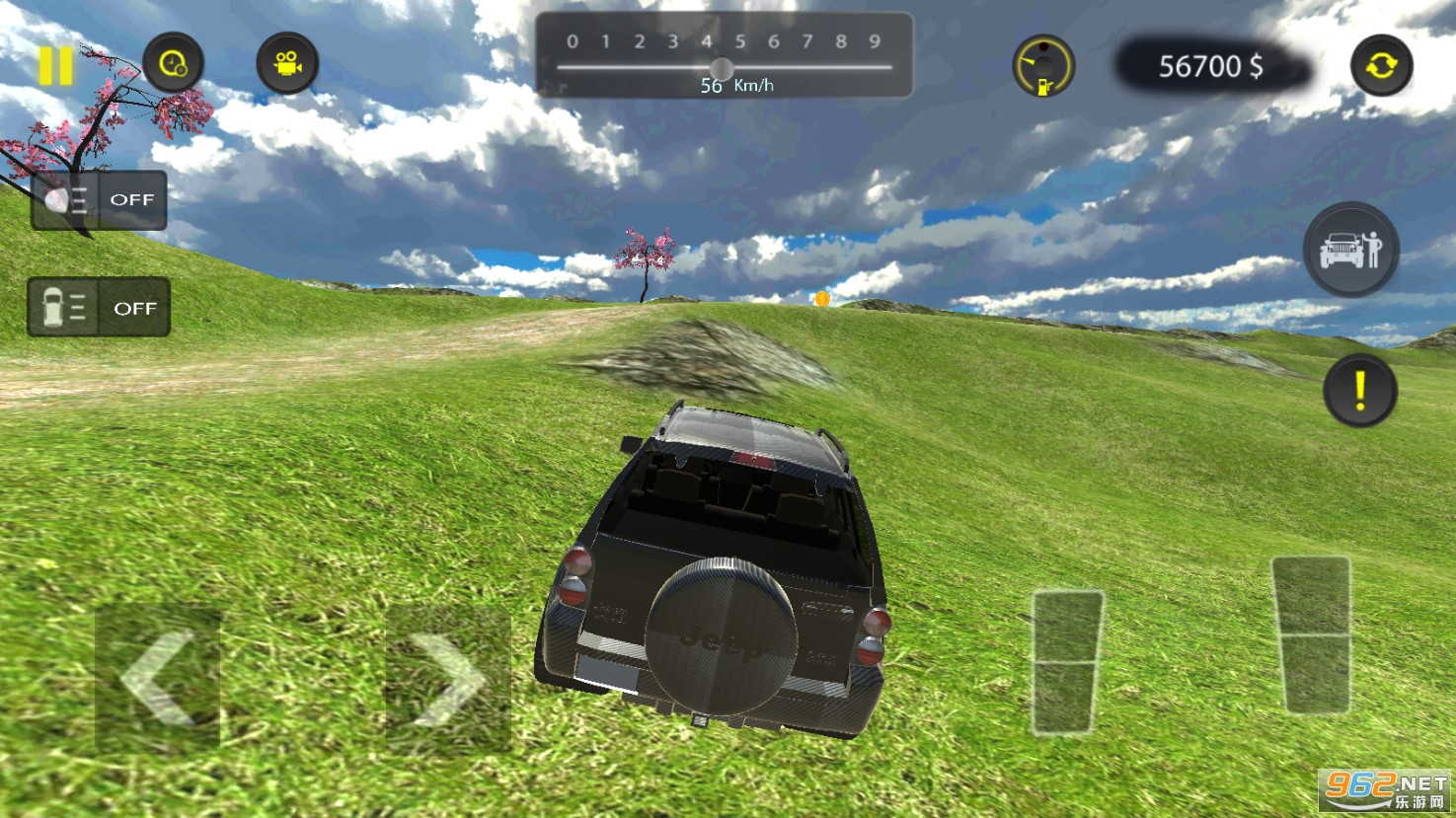Open the fuel gauge button
The height and width of the screenshot is (818, 1456).
(x=1043, y=66)
